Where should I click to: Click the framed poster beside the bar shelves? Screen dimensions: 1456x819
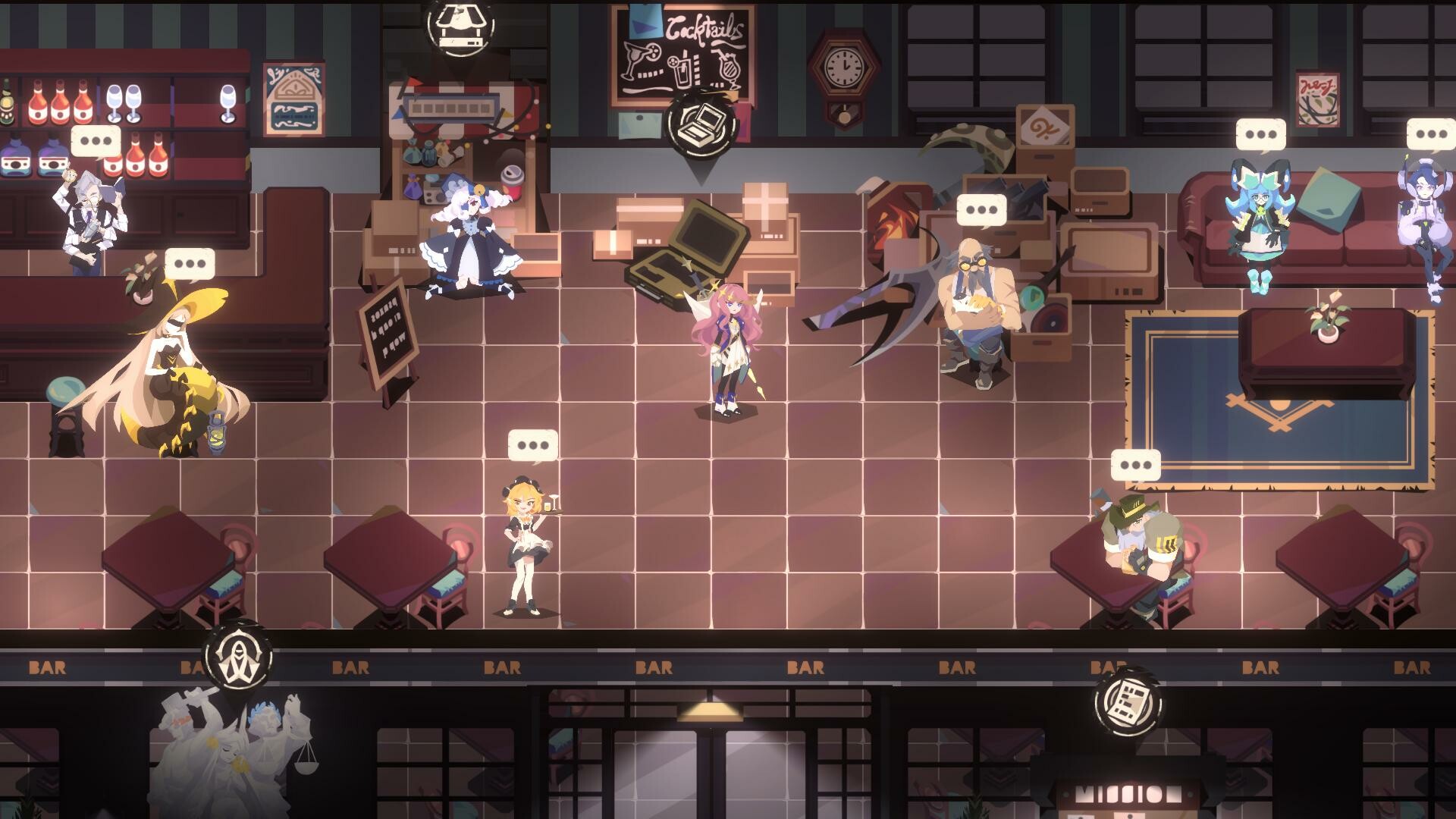tap(292, 99)
